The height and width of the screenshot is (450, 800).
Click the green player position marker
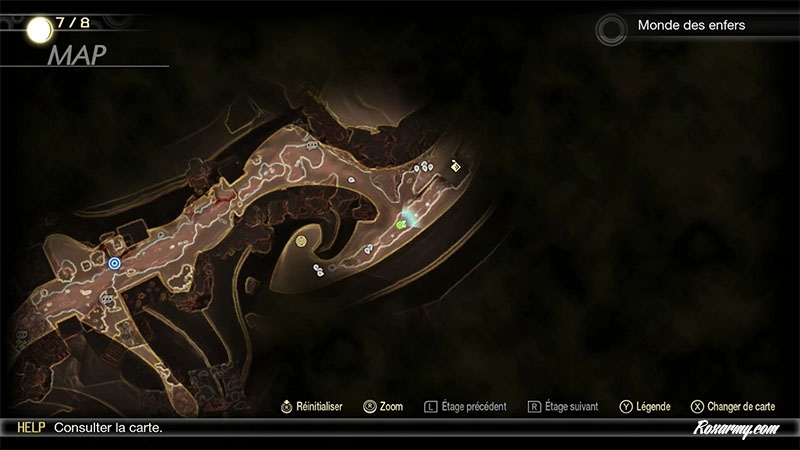tap(402, 224)
